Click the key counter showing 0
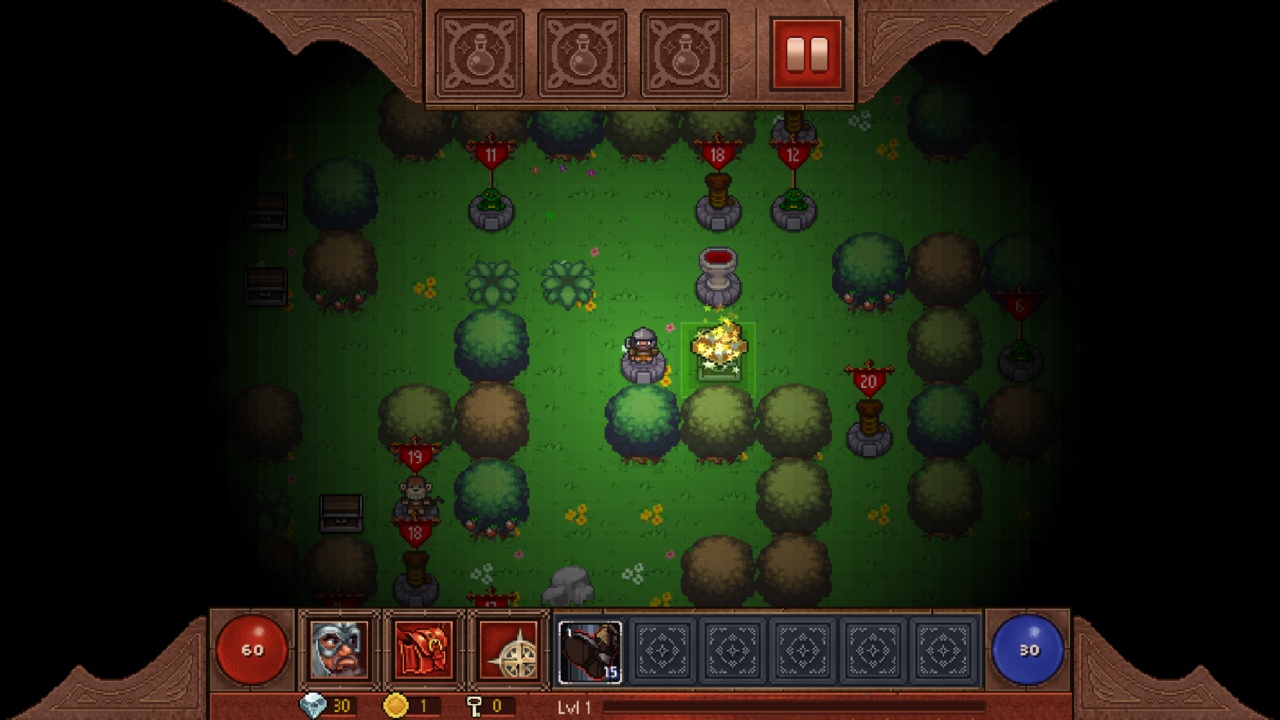This screenshot has height=720, width=1280. [x=482, y=706]
